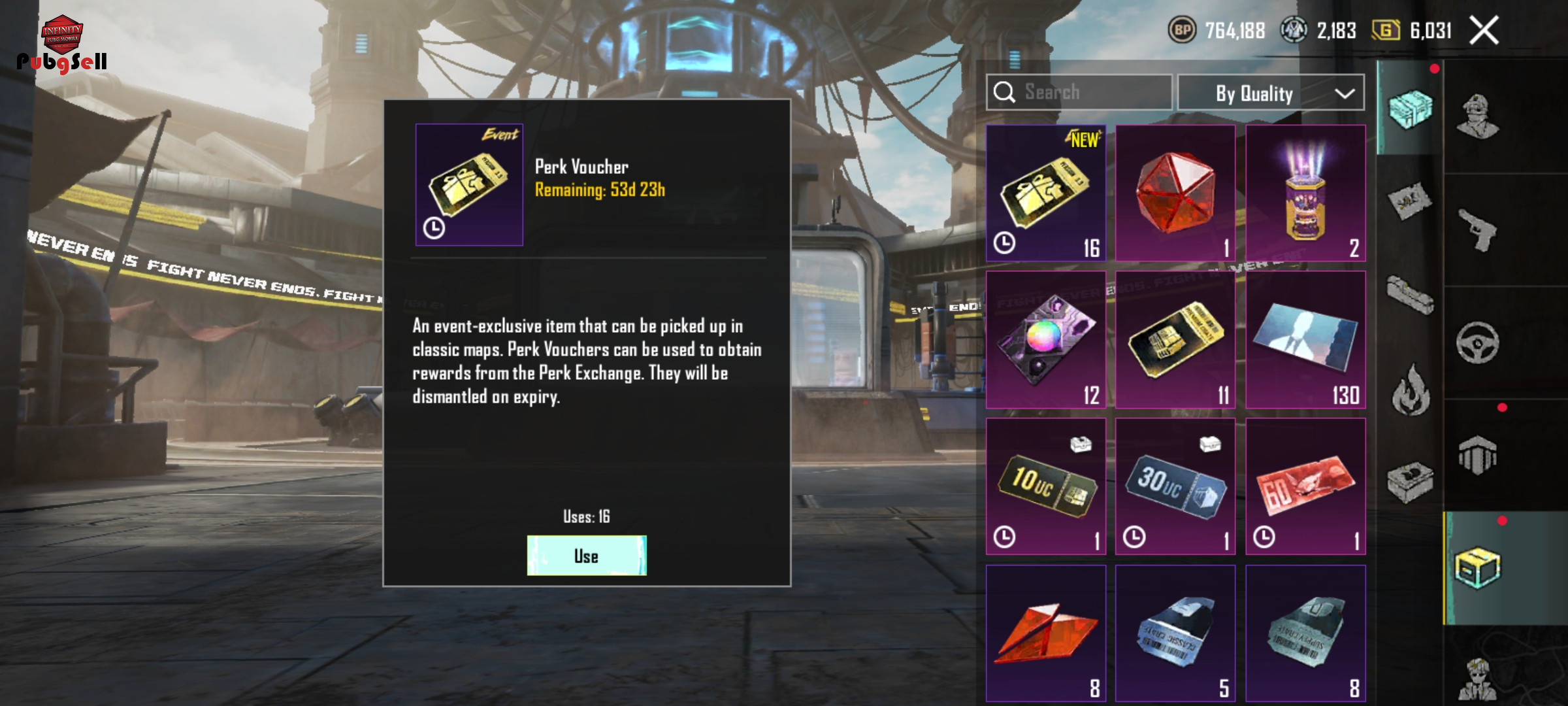Open the By Quality sort dropdown

click(x=1271, y=93)
